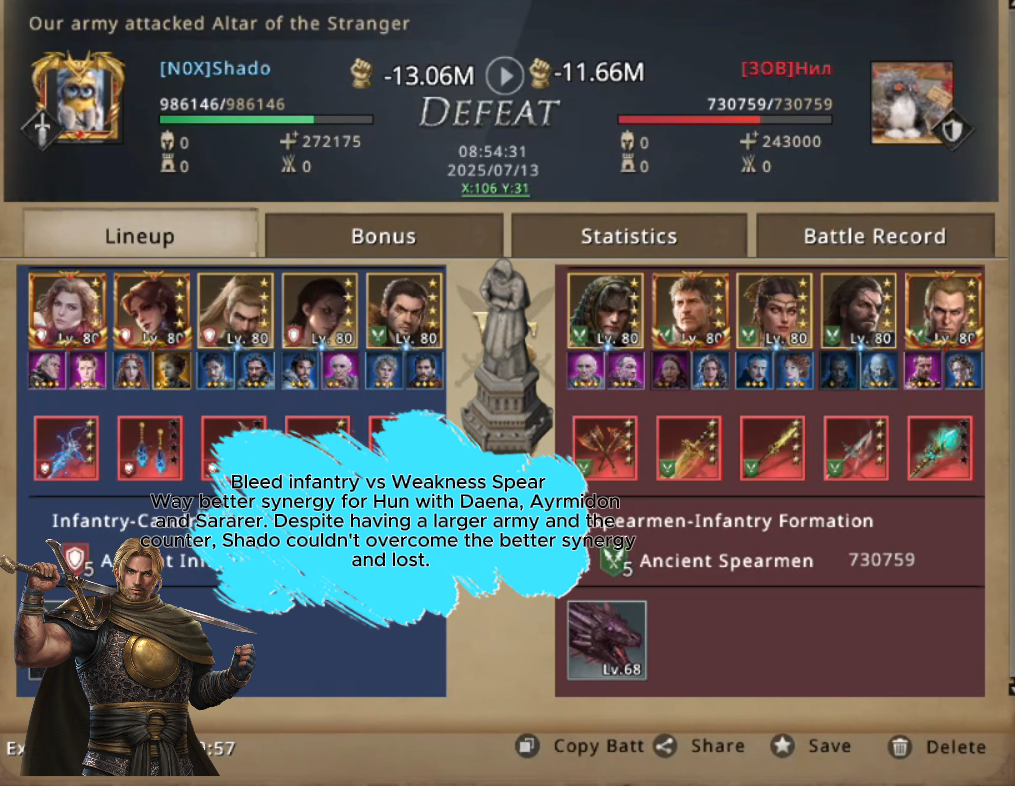Show the Statistics tab

click(x=628, y=236)
